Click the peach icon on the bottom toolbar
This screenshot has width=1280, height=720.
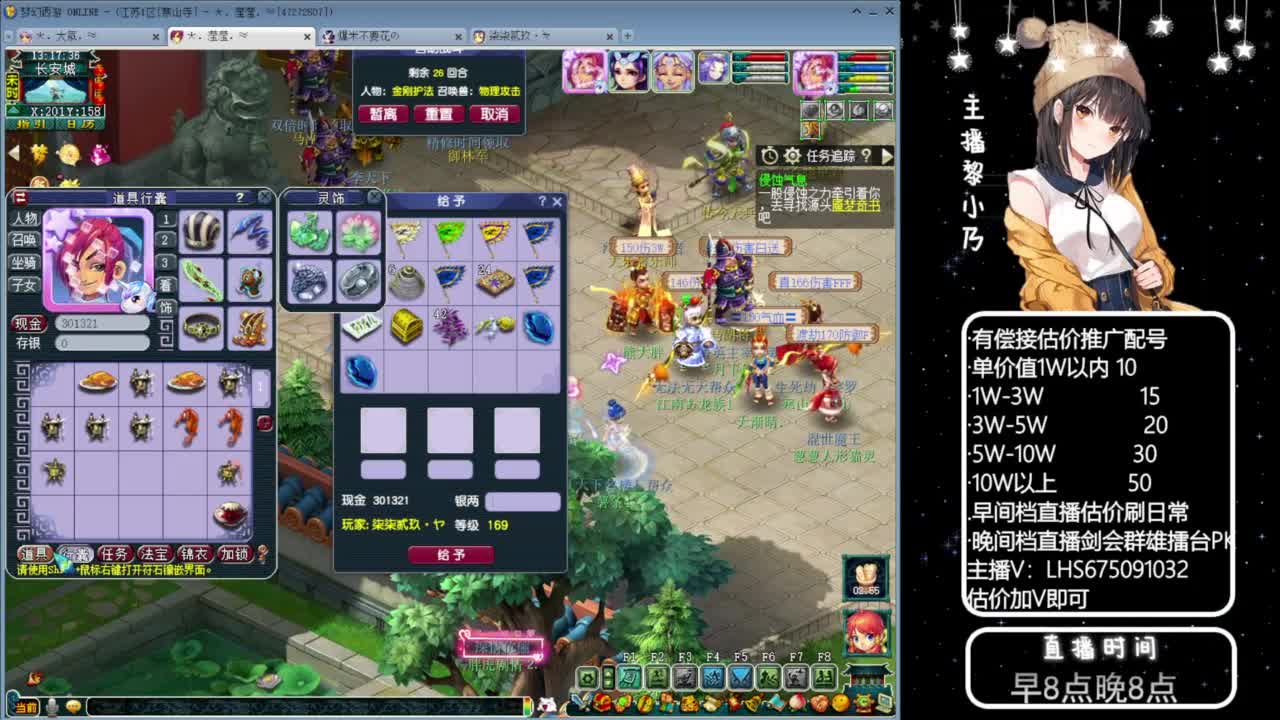pos(797,702)
